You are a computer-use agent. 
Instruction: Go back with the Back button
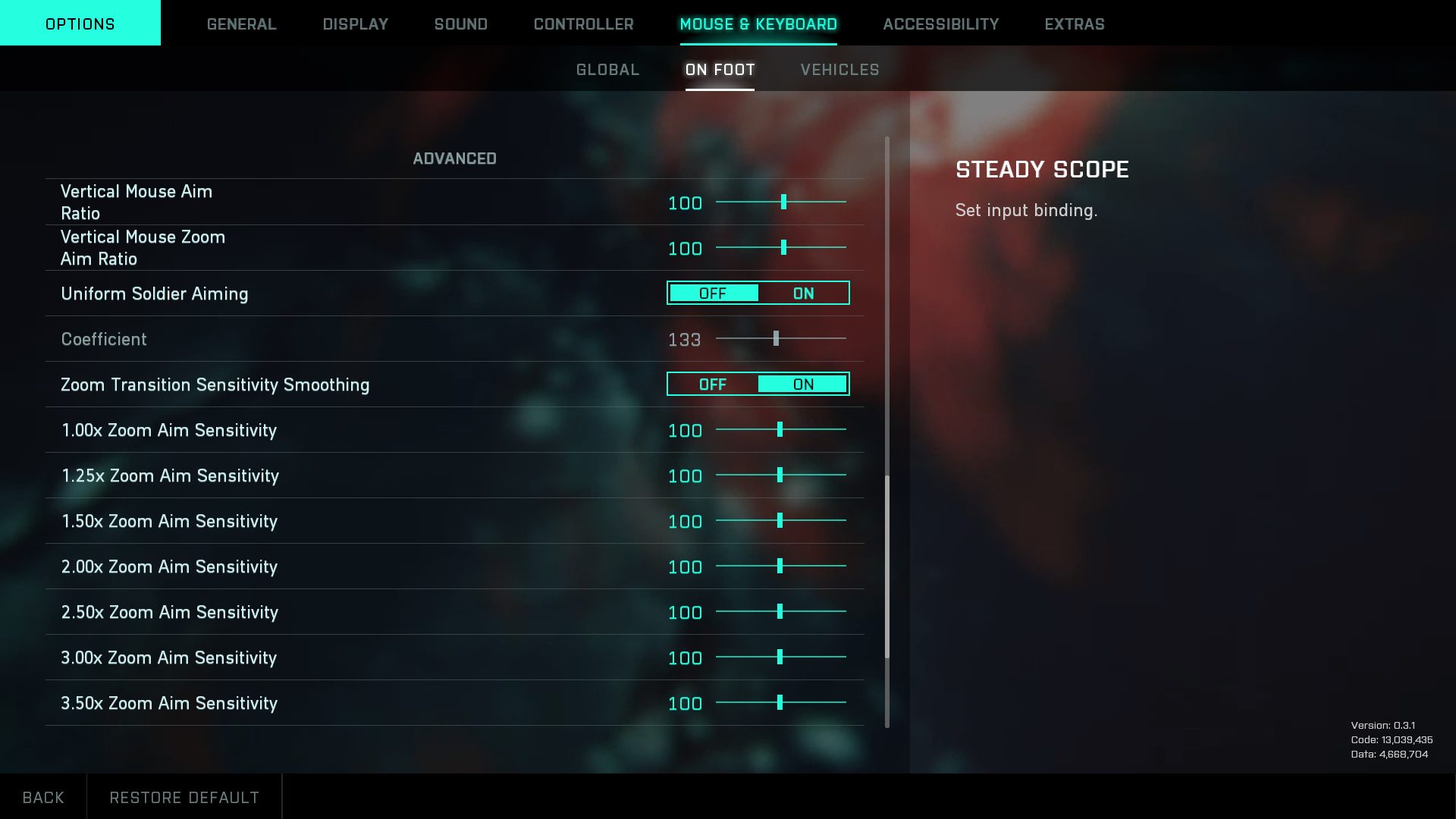[43, 797]
